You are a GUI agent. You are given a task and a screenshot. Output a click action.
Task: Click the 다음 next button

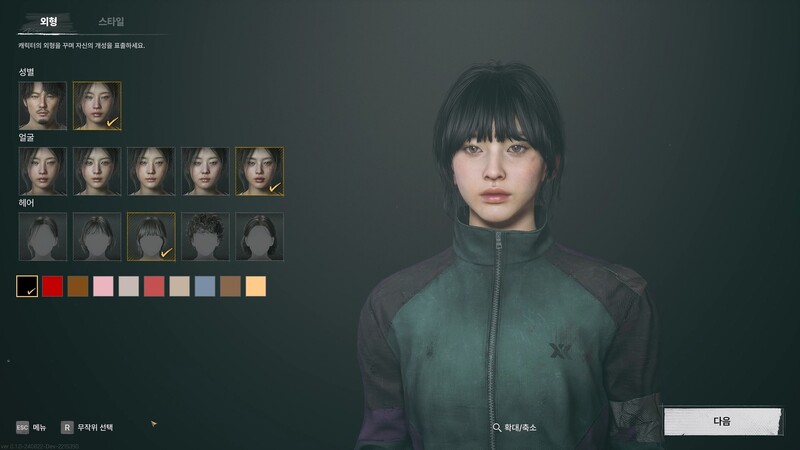point(722,421)
